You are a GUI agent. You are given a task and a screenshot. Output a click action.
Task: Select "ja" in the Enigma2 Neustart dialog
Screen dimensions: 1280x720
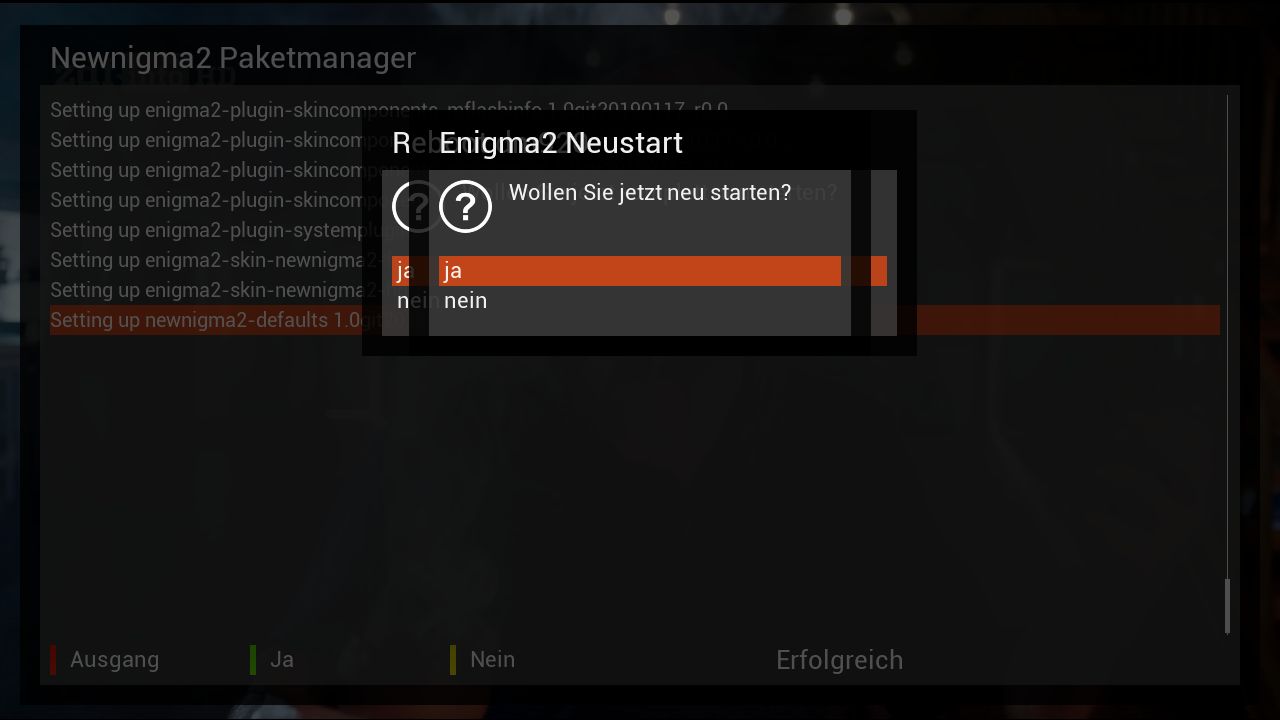tap(638, 271)
